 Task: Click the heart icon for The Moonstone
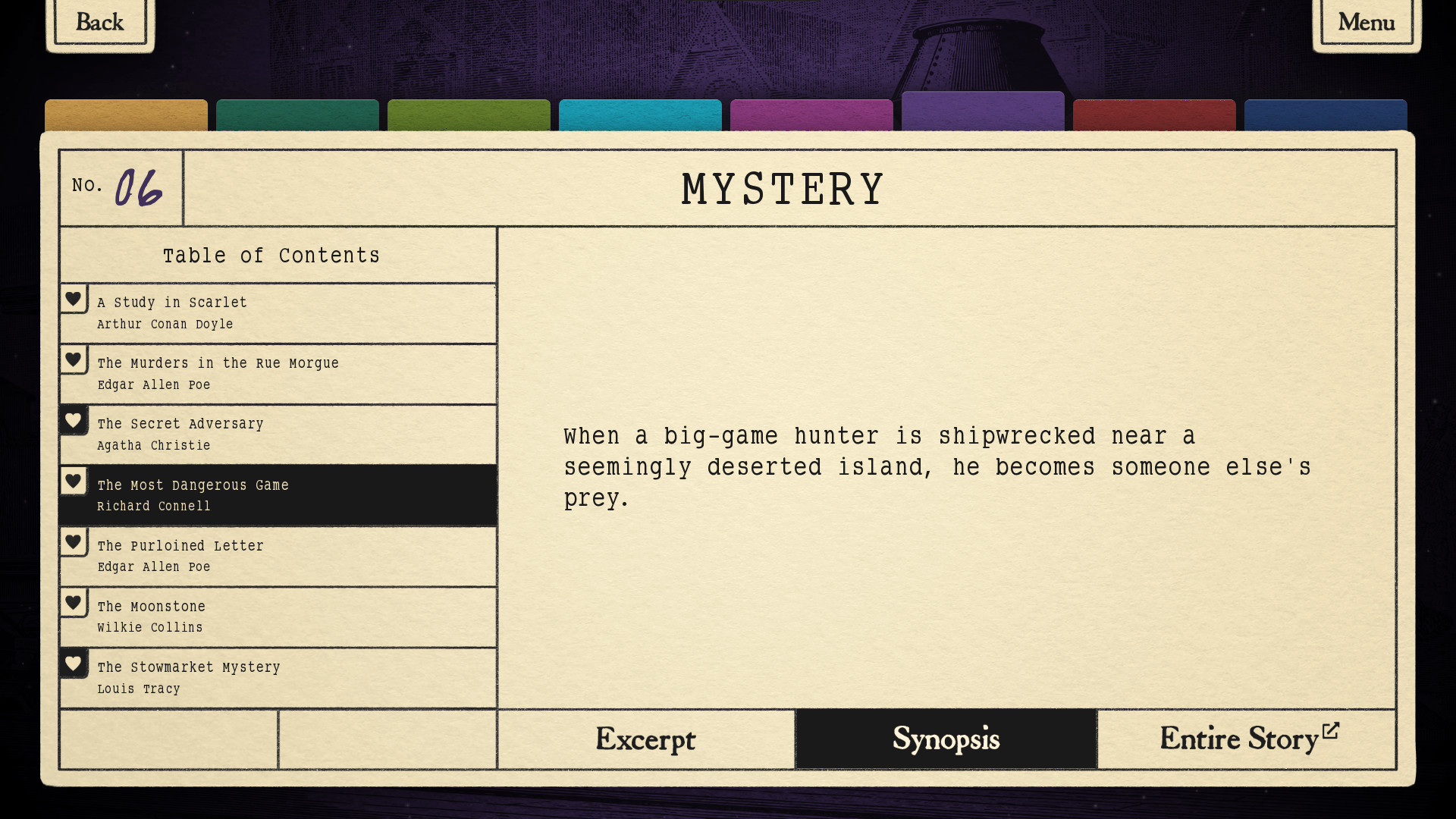click(x=74, y=602)
